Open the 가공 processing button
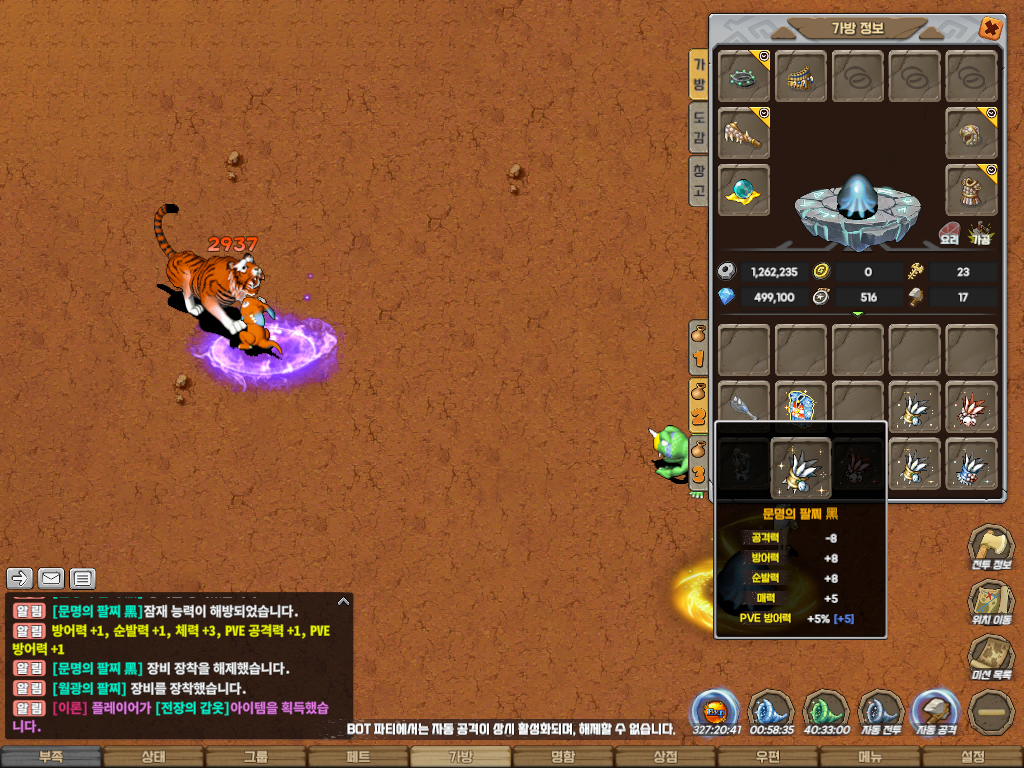 pos(980,235)
